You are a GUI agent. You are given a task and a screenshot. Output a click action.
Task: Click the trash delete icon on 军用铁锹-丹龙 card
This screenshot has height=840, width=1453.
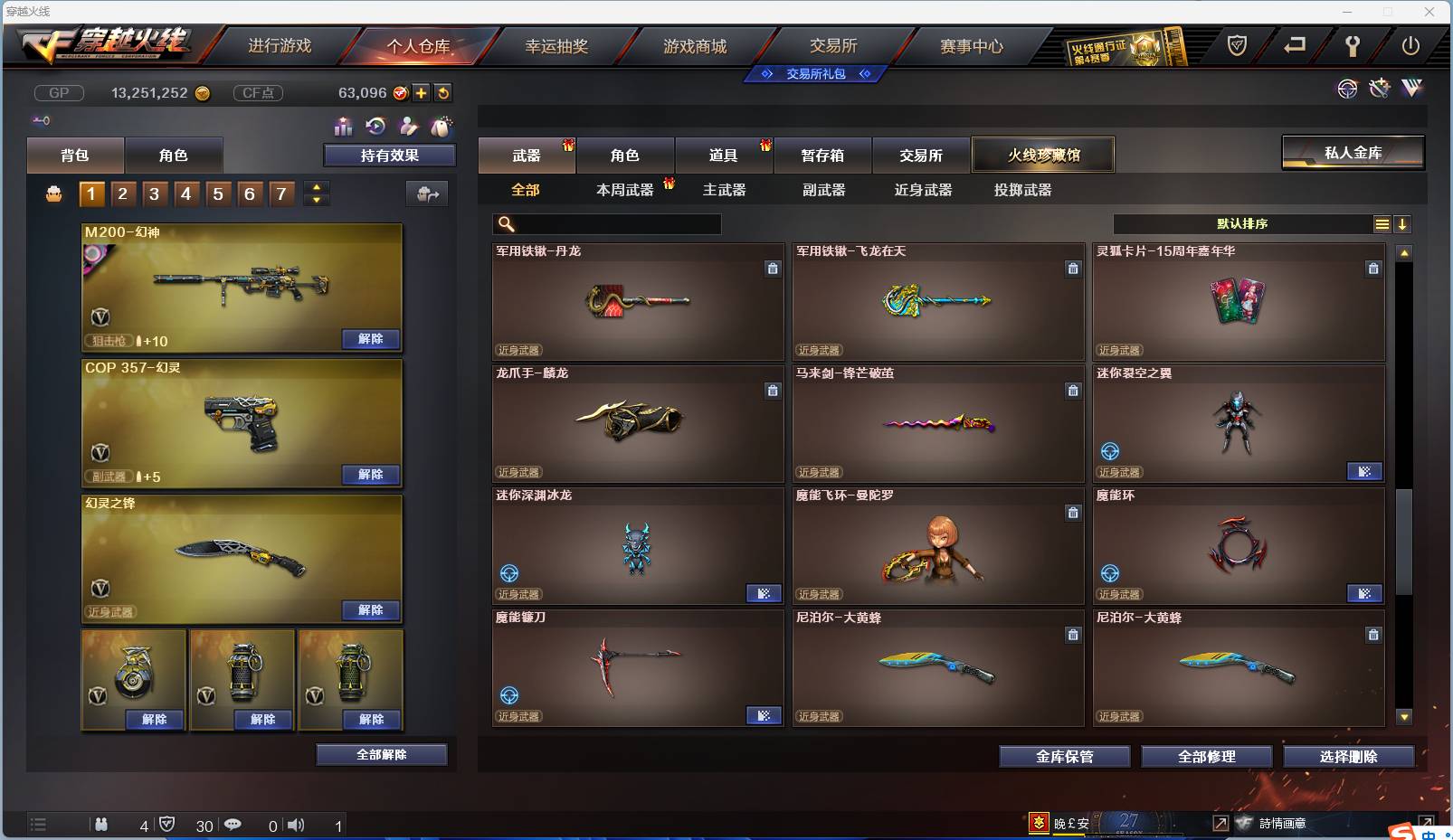tap(774, 269)
